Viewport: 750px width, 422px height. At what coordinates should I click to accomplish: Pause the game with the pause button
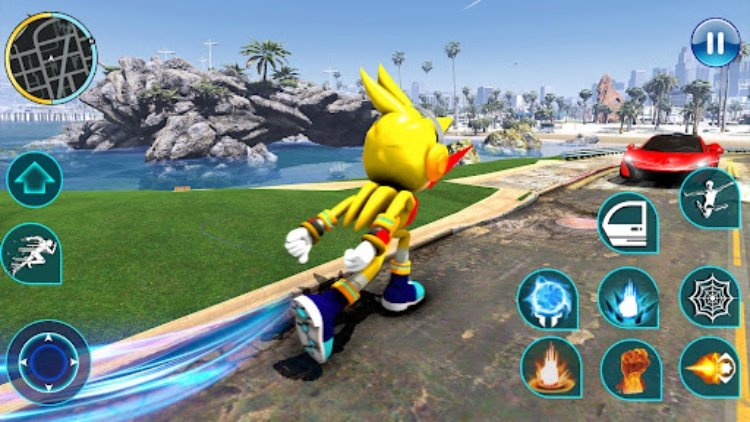coord(715,43)
